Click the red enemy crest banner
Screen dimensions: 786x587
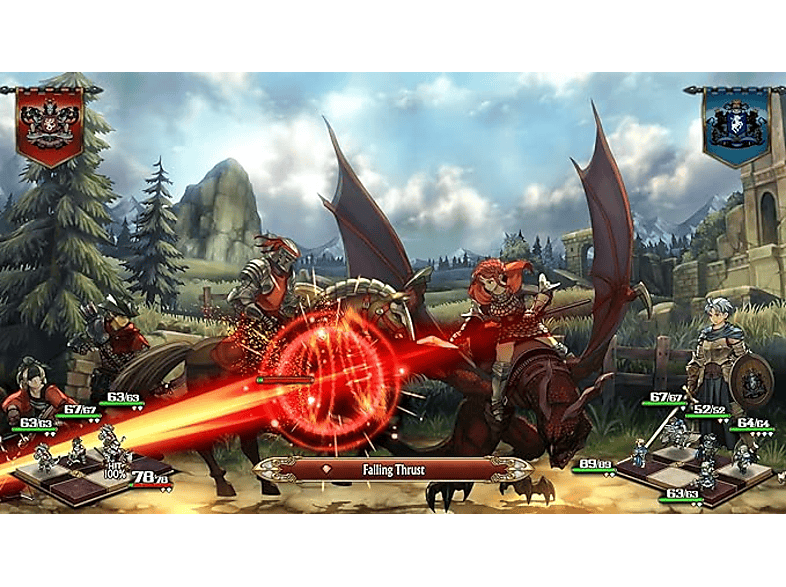(49, 123)
